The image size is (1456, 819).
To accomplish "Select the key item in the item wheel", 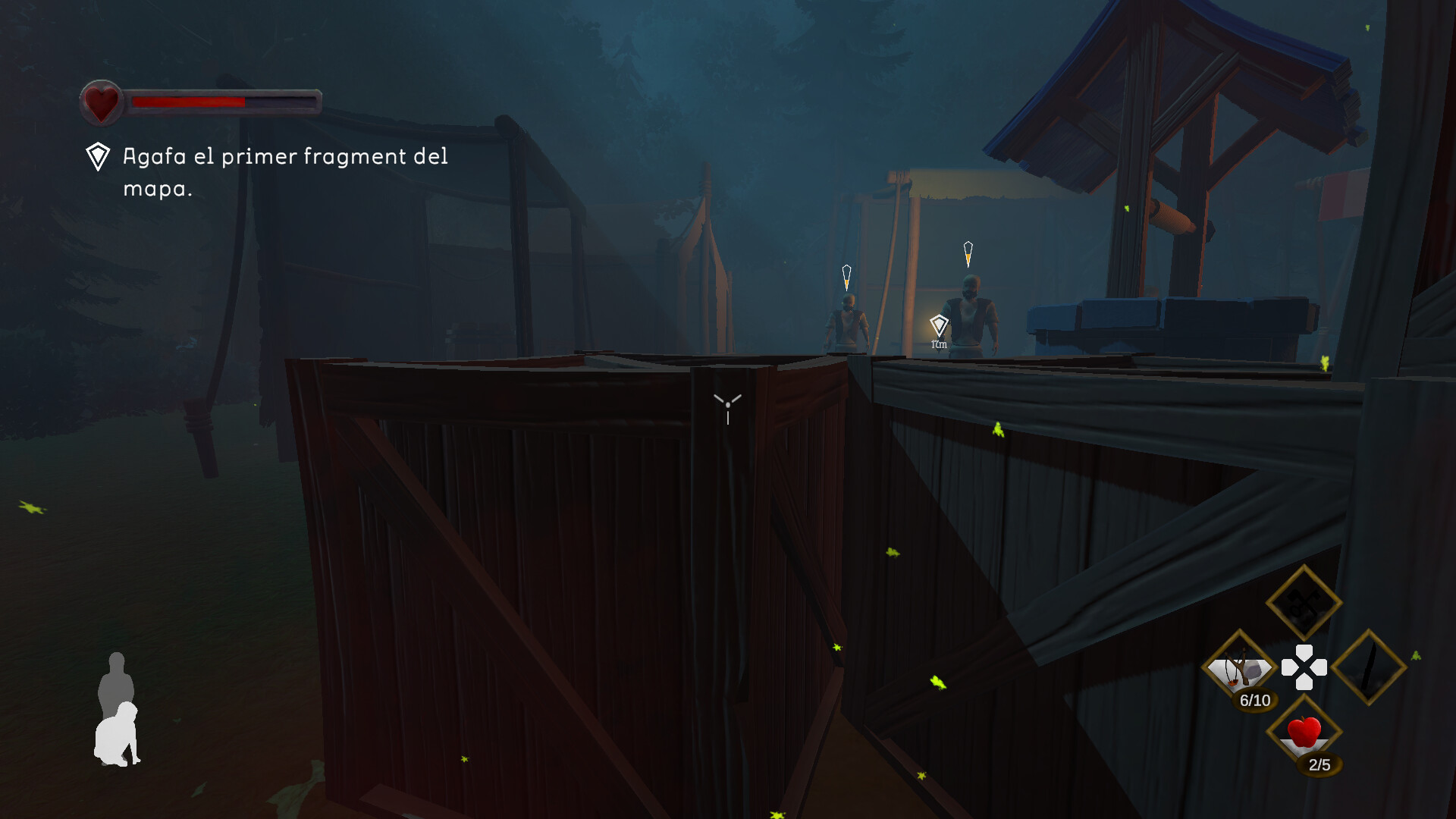I will pos(1304,601).
